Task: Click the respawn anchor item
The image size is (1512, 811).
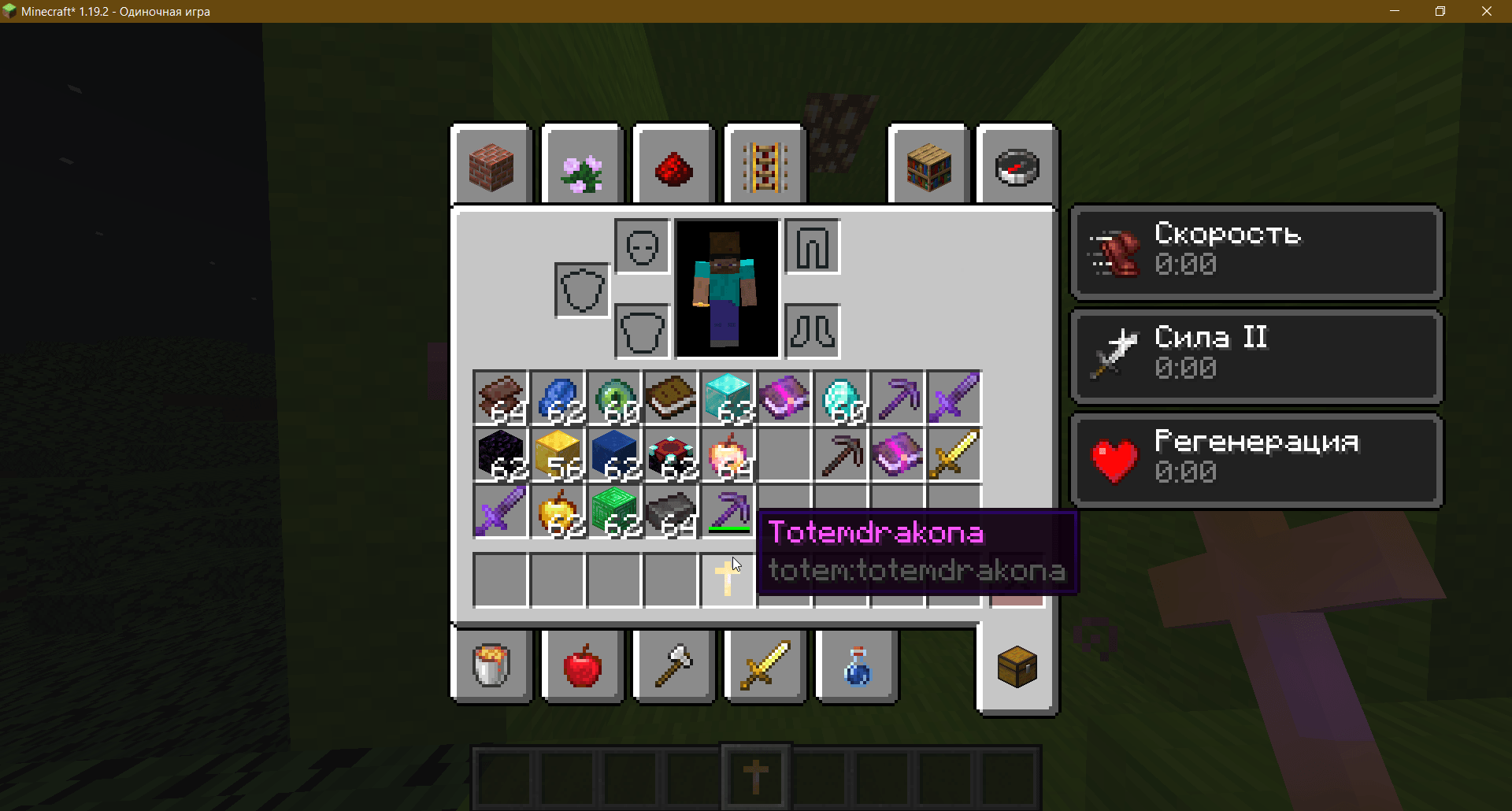Action: pos(670,454)
